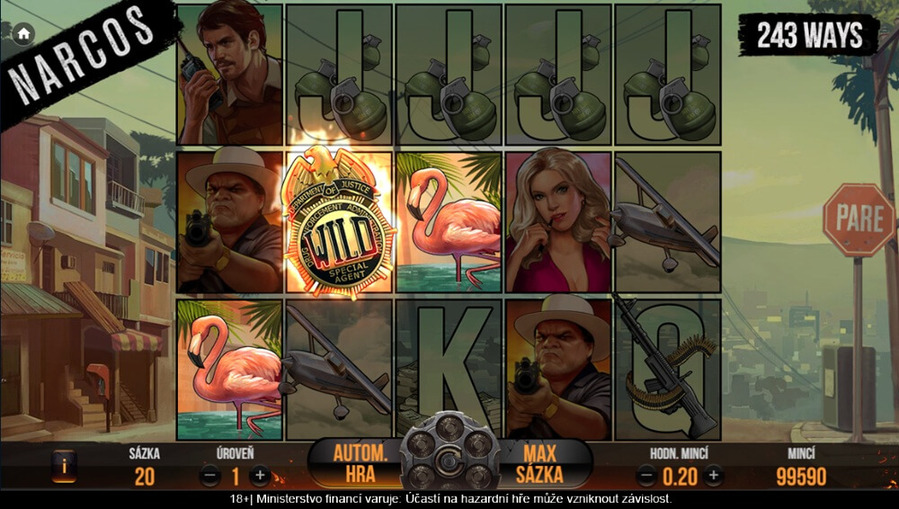
Task: Decrease the ÚROVEŇ bet level
Action: 209,476
